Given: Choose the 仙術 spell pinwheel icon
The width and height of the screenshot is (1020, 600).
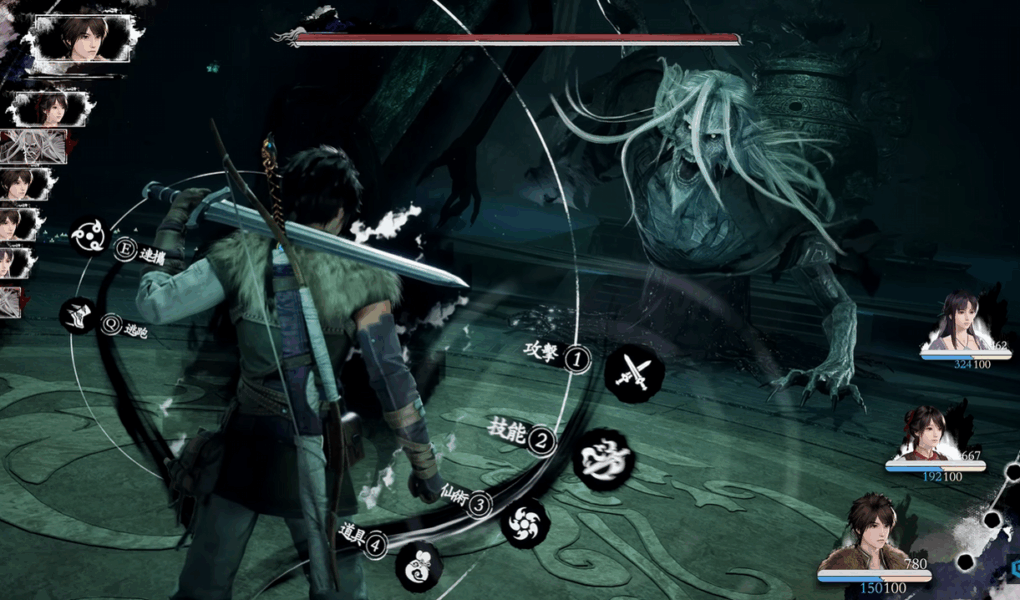Looking at the screenshot, I should (524, 522).
